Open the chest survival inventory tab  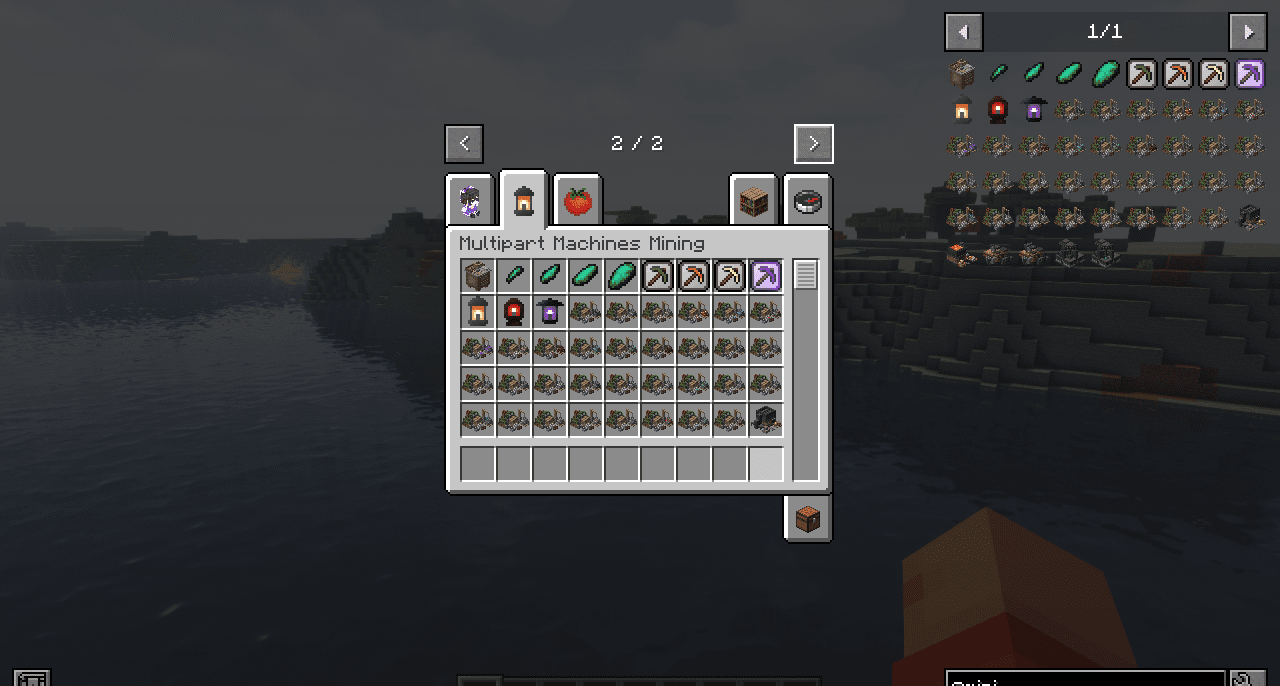pos(808,519)
